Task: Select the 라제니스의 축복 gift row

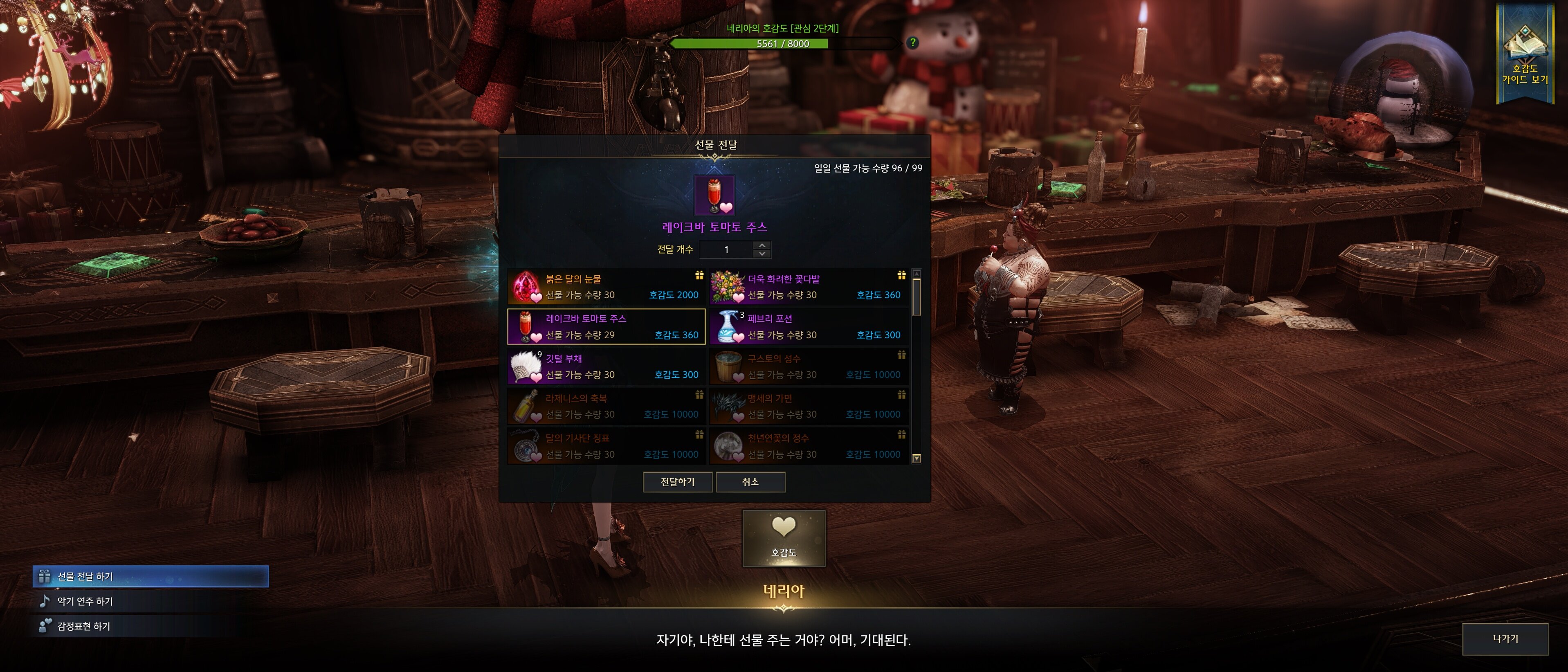Action: (606, 406)
